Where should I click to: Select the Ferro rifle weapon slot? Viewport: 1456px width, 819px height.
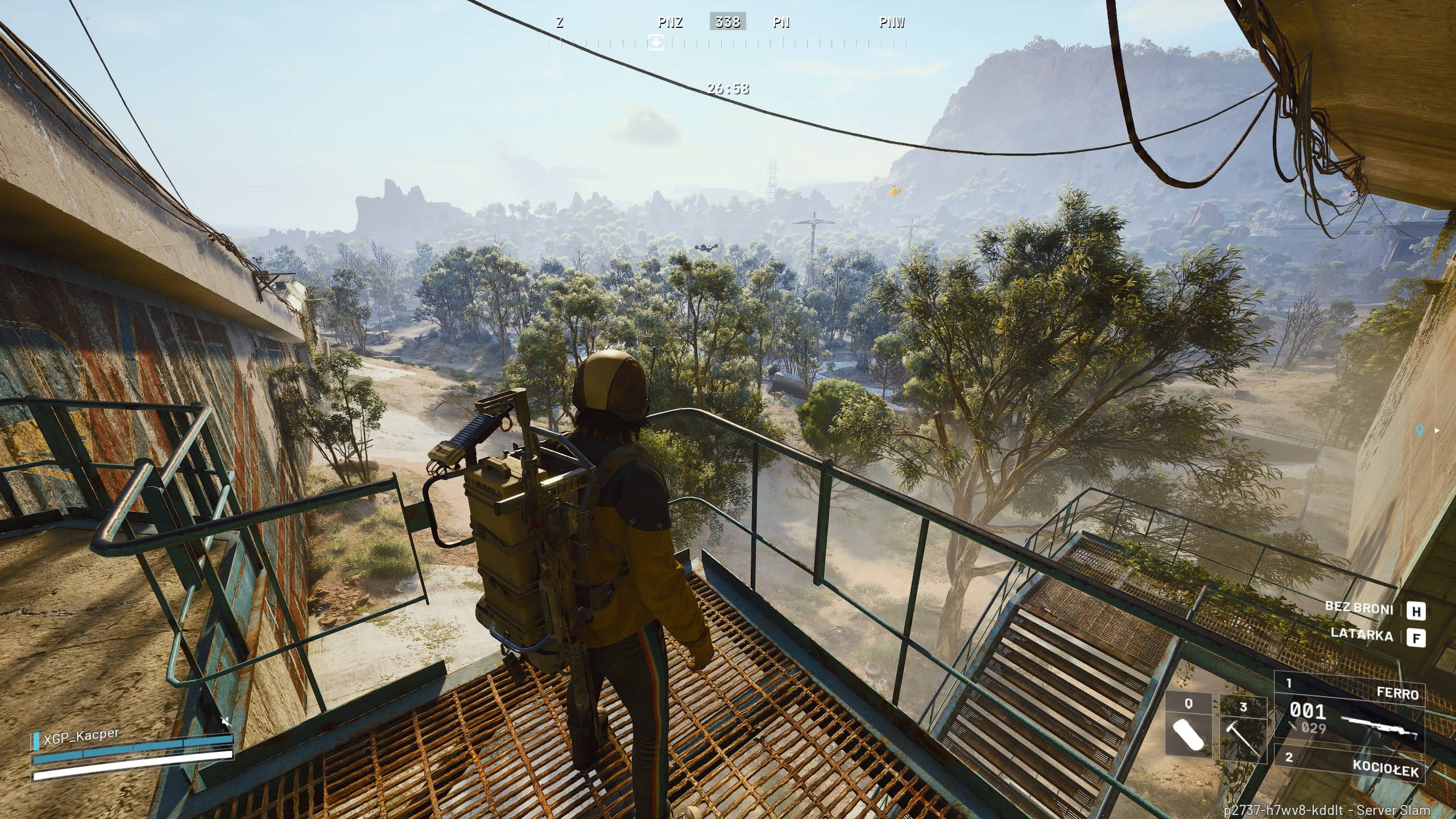coord(1349,710)
